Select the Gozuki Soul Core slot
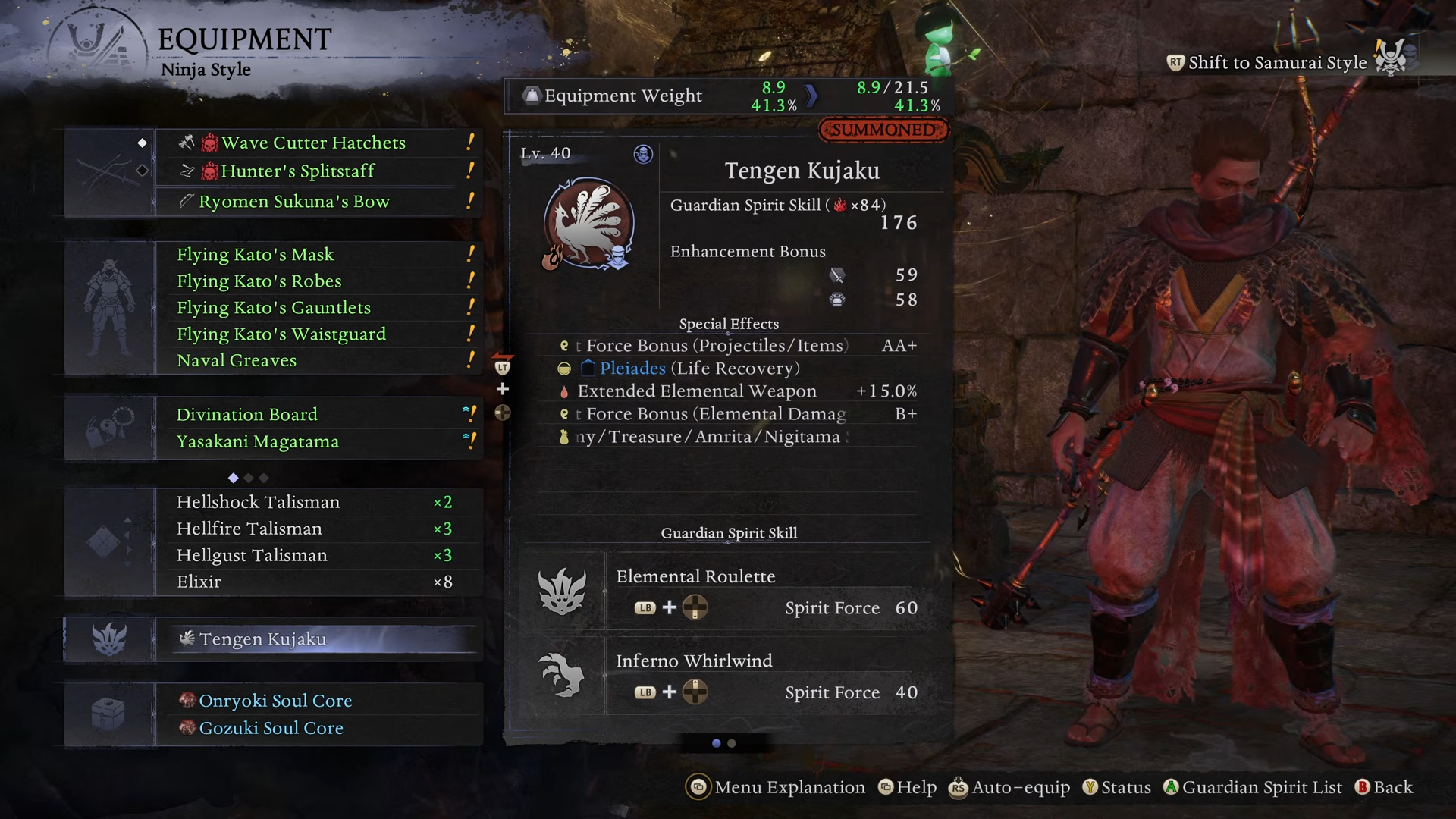 (271, 729)
